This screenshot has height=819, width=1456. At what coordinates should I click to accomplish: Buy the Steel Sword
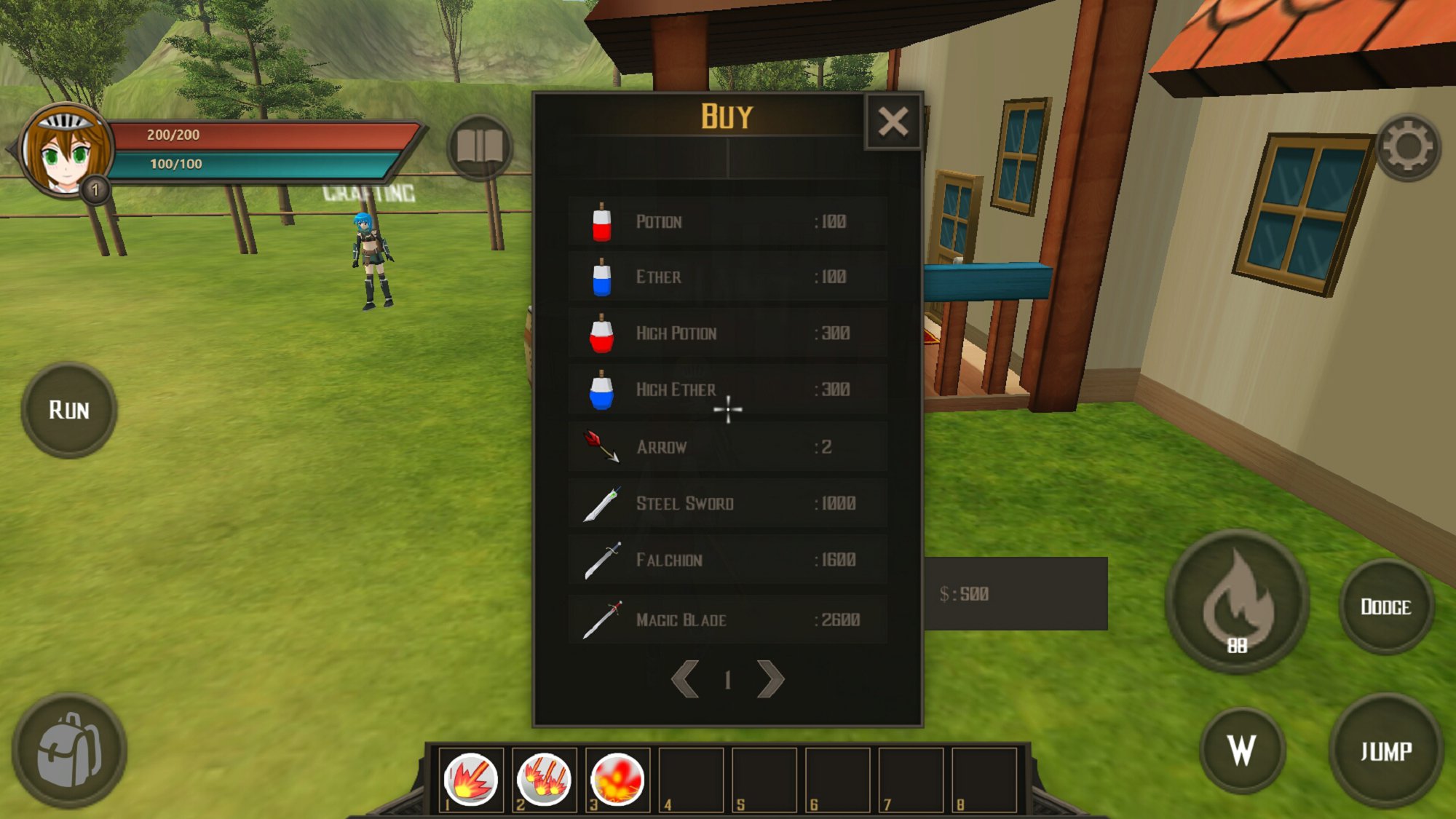[x=727, y=504]
